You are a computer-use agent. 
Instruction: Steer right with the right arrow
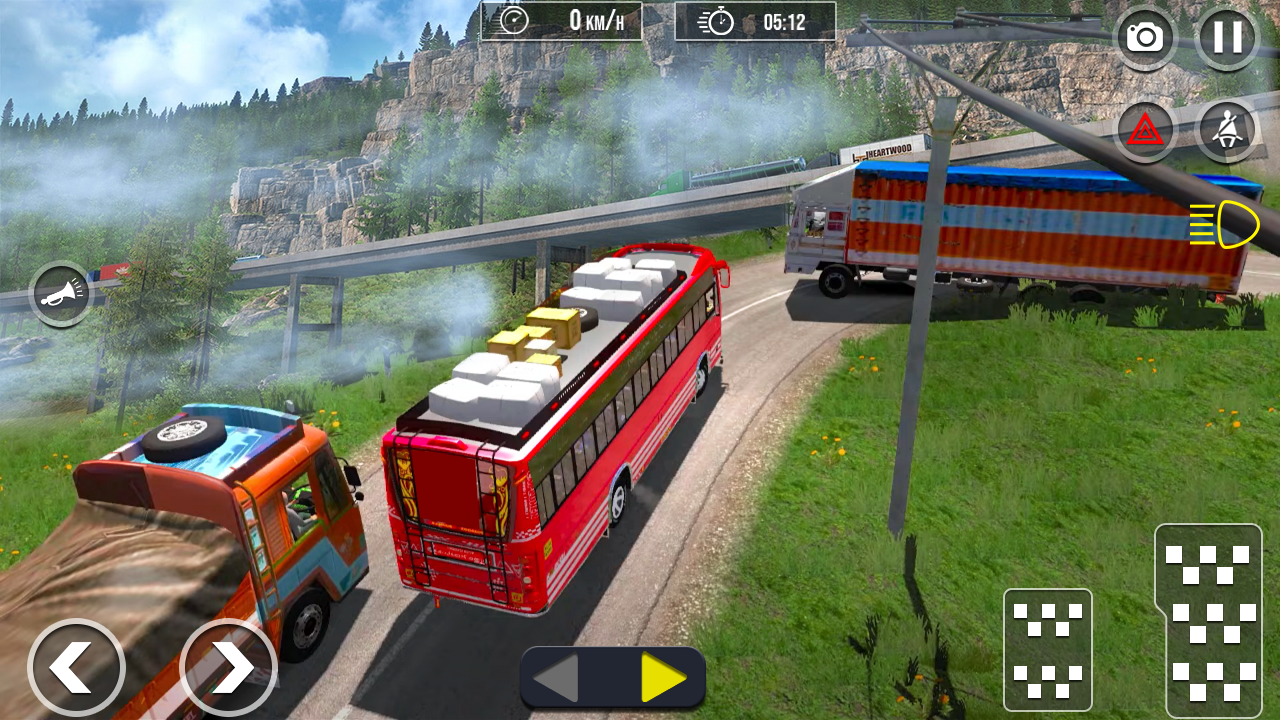click(x=228, y=668)
